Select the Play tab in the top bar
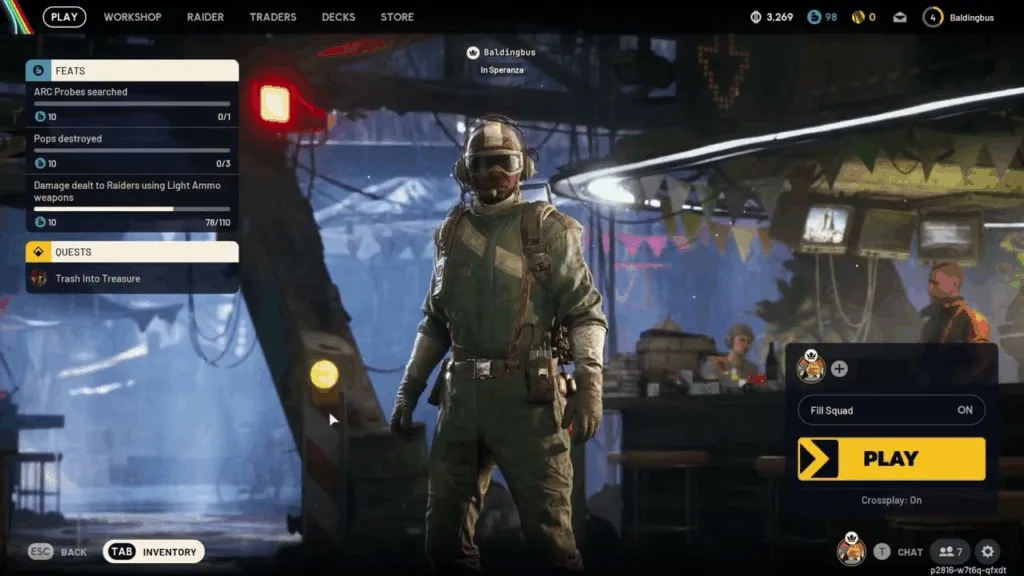Viewport: 1024px width, 576px height. click(64, 17)
